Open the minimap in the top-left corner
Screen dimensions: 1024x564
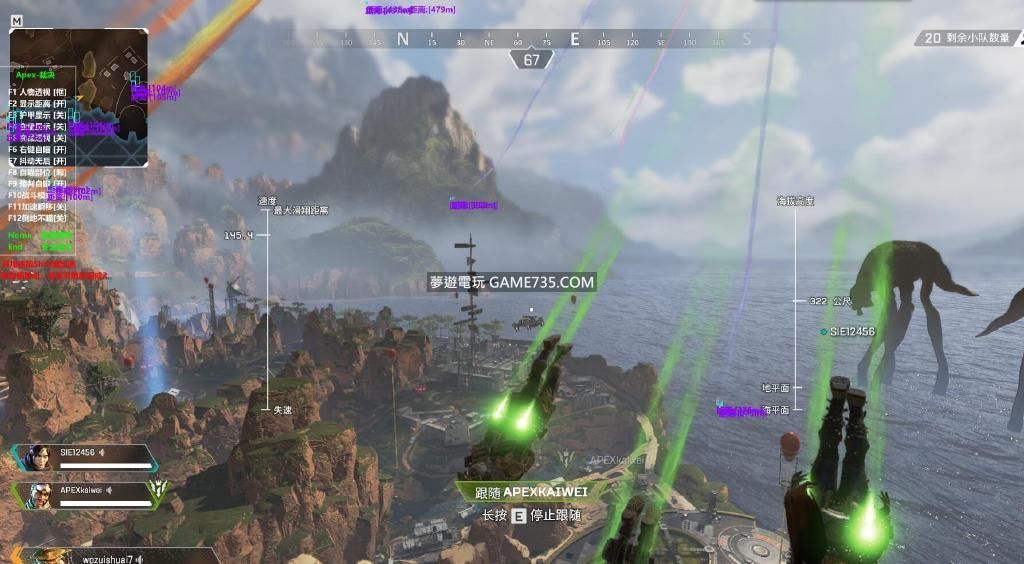[x=79, y=97]
